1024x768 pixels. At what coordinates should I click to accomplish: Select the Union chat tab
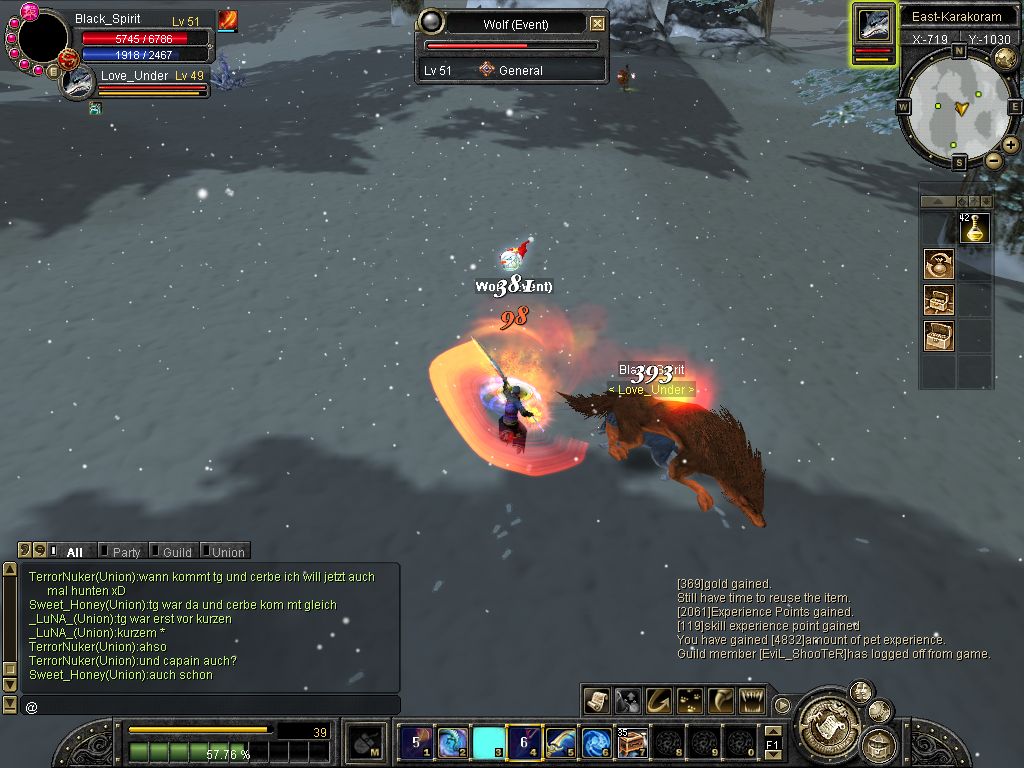pos(227,551)
